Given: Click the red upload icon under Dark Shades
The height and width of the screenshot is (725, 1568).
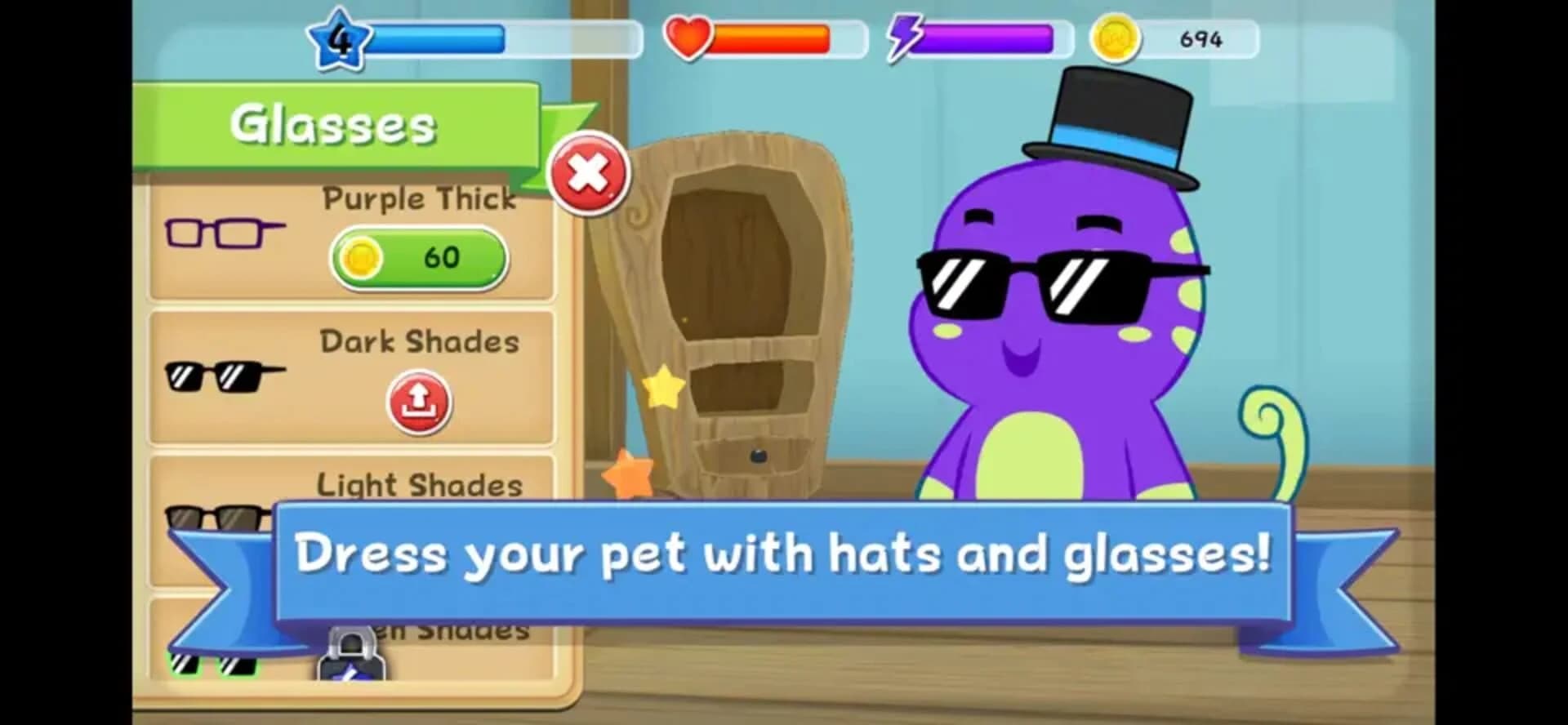Looking at the screenshot, I should [x=419, y=401].
